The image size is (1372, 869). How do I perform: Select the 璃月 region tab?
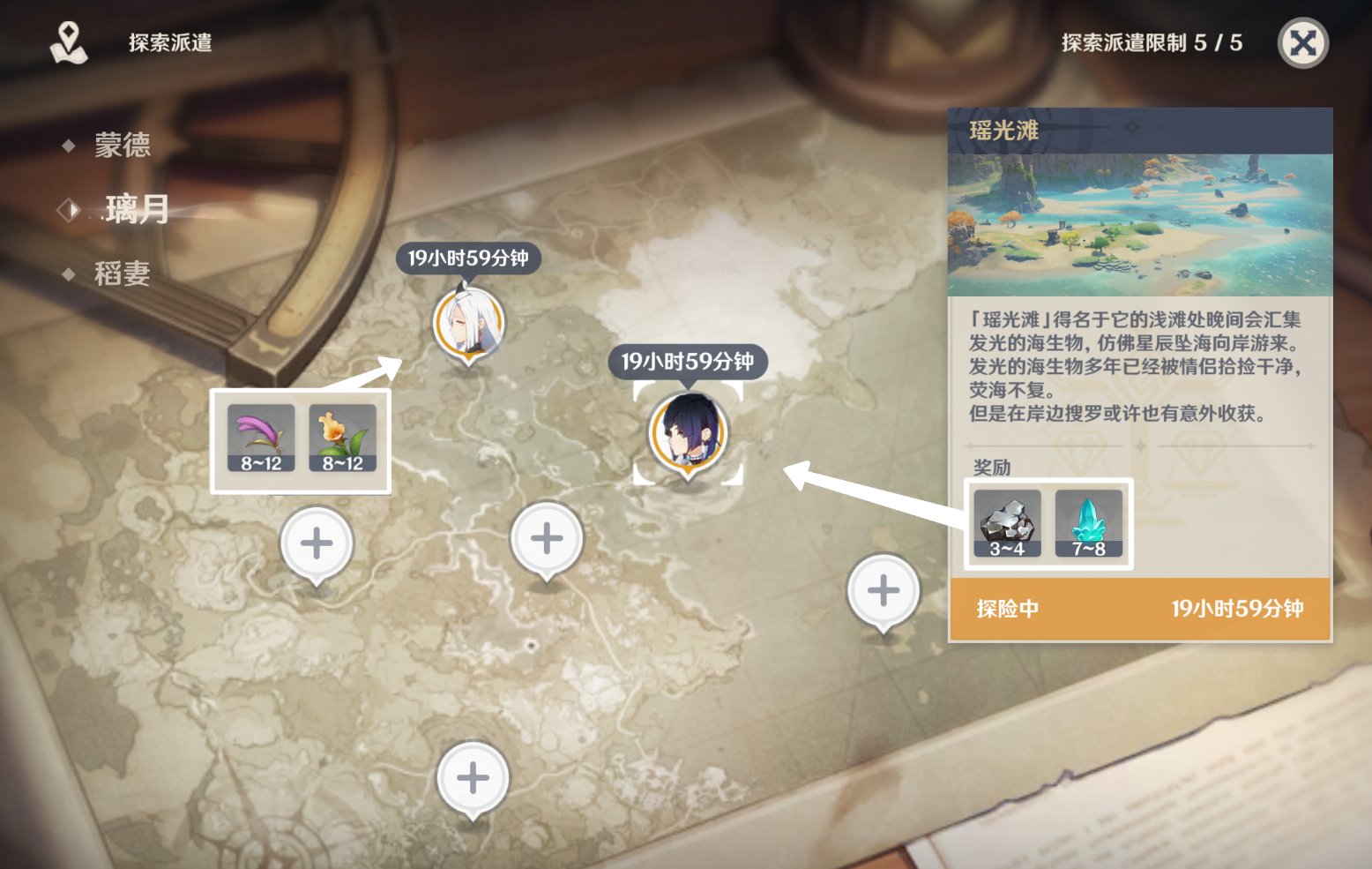tap(137, 209)
